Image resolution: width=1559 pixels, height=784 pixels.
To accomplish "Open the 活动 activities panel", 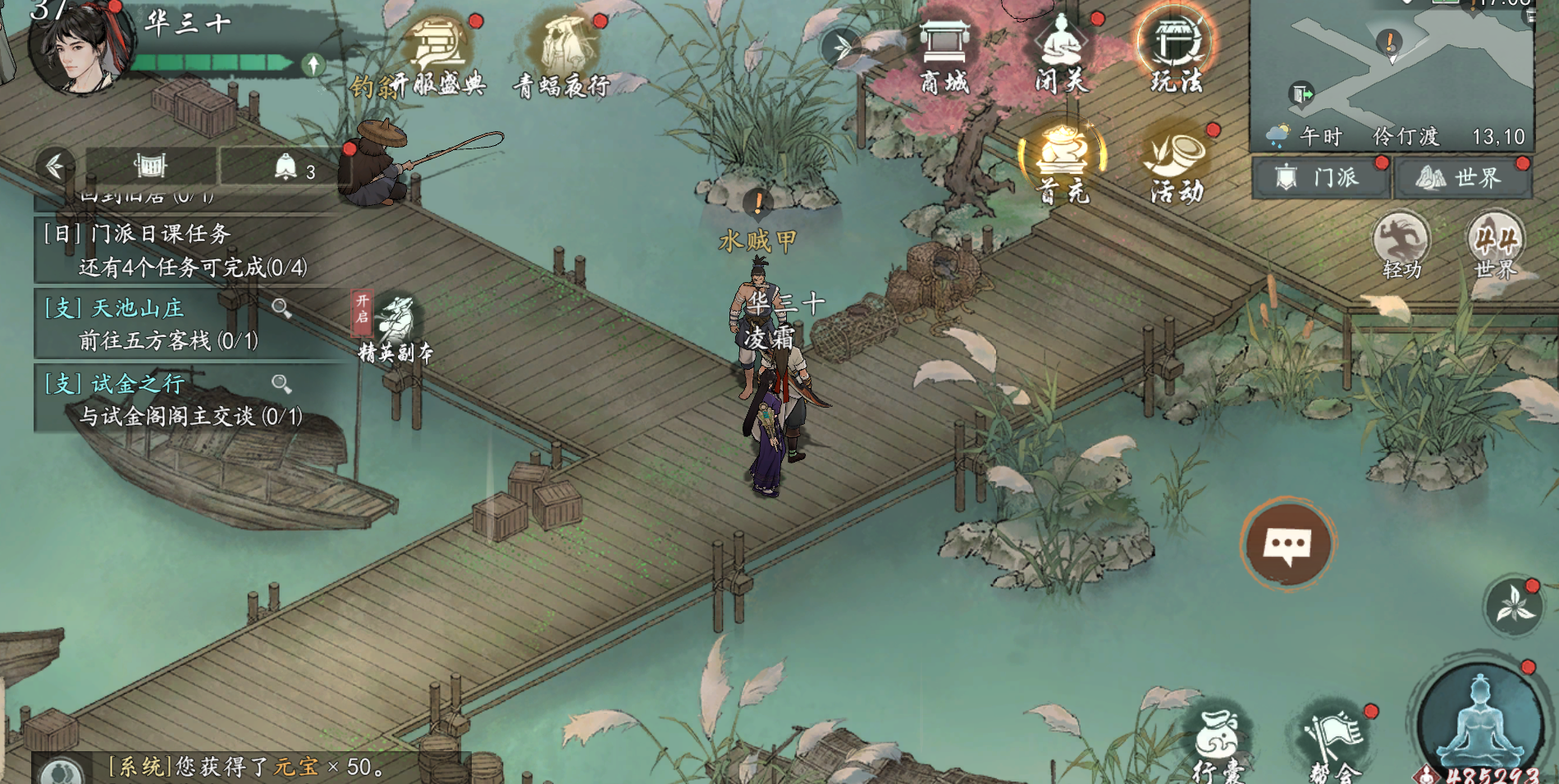I will click(x=1177, y=164).
